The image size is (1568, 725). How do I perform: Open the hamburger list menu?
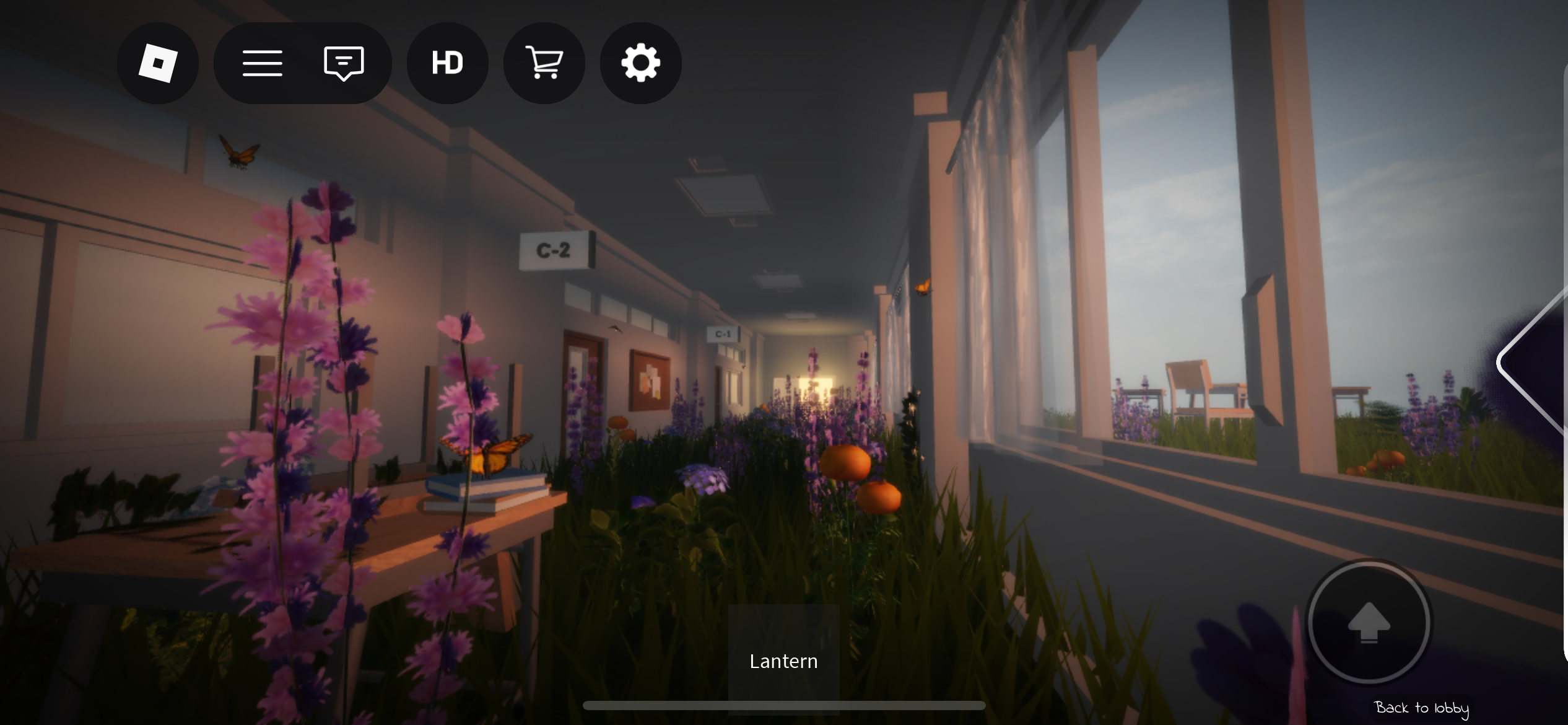click(x=263, y=63)
